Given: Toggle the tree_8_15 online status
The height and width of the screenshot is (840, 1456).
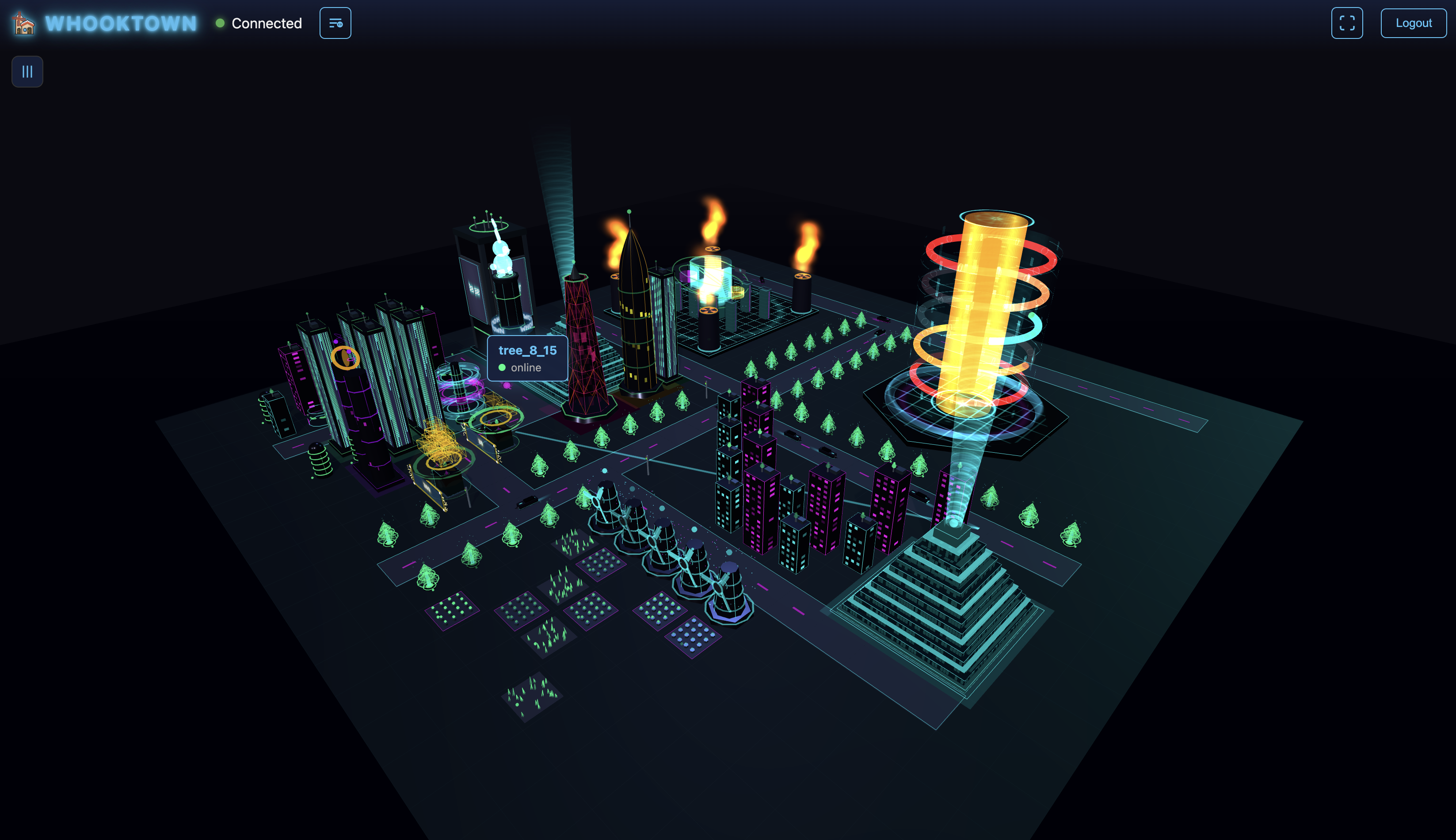Looking at the screenshot, I should click(x=503, y=367).
